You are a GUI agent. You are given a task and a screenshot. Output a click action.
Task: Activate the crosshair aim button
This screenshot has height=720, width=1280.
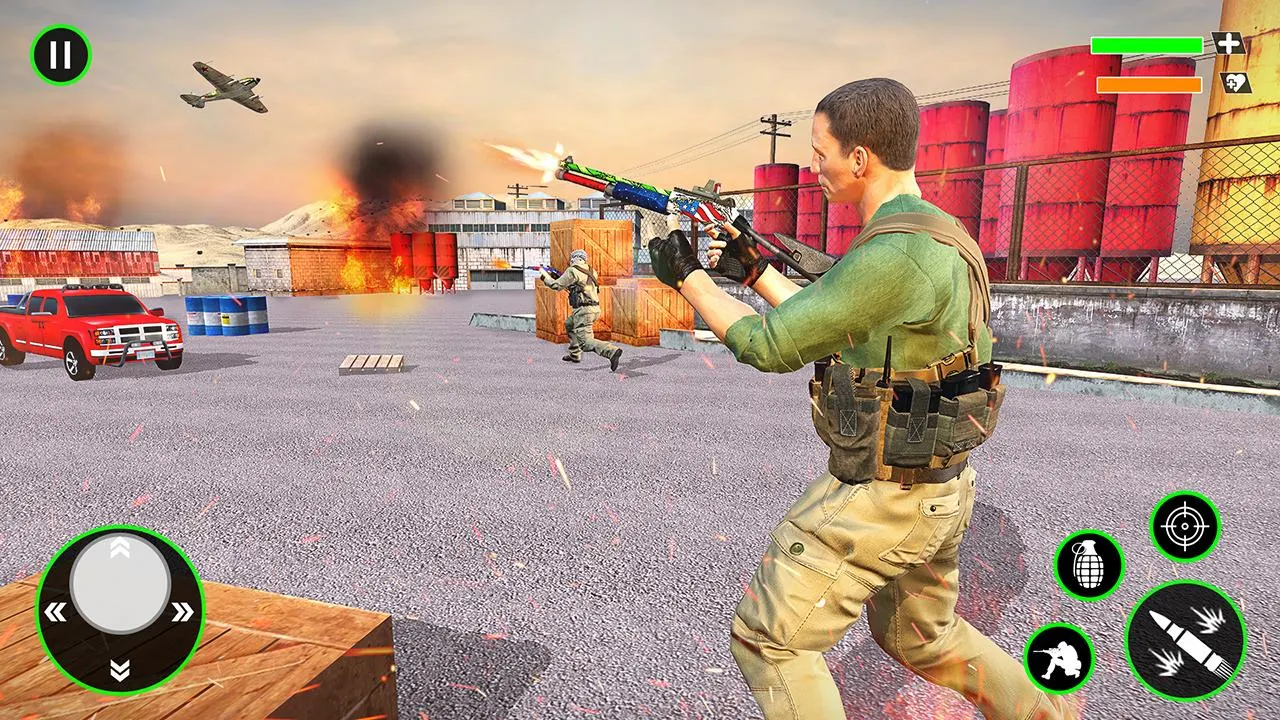[x=1185, y=526]
